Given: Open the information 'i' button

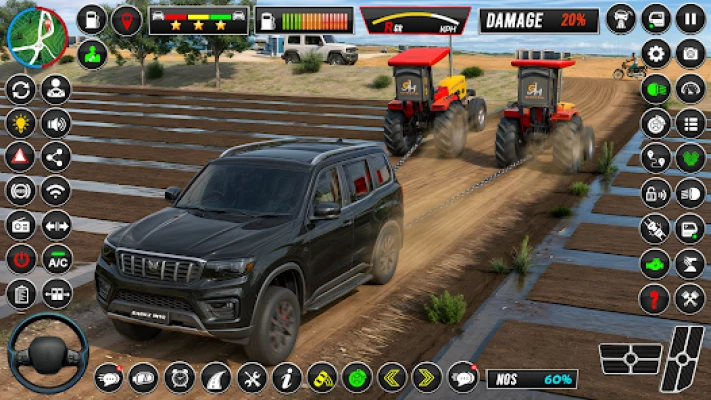Looking at the screenshot, I should pyautogui.click(x=287, y=377).
